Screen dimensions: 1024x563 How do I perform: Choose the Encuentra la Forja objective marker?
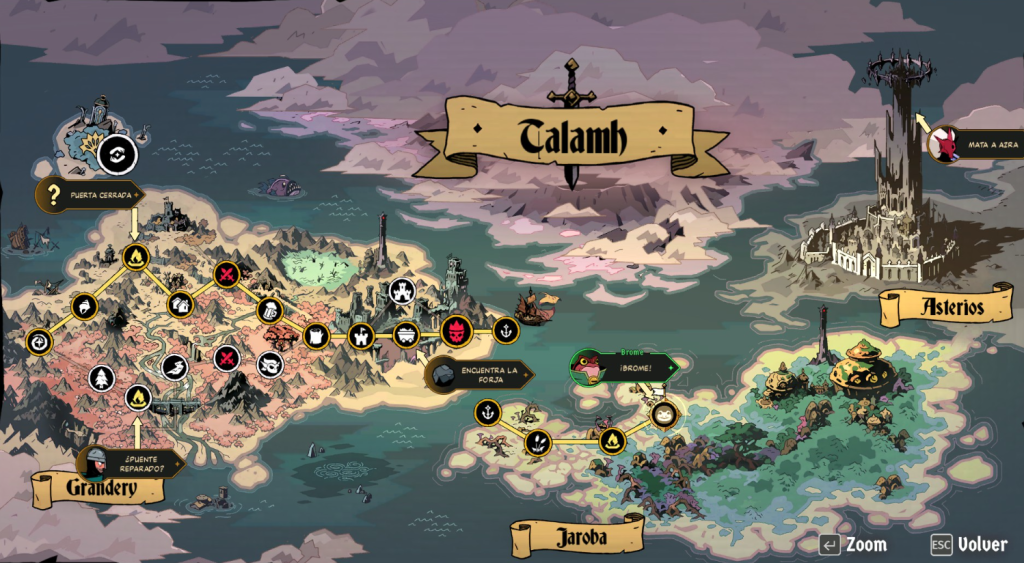(478, 376)
